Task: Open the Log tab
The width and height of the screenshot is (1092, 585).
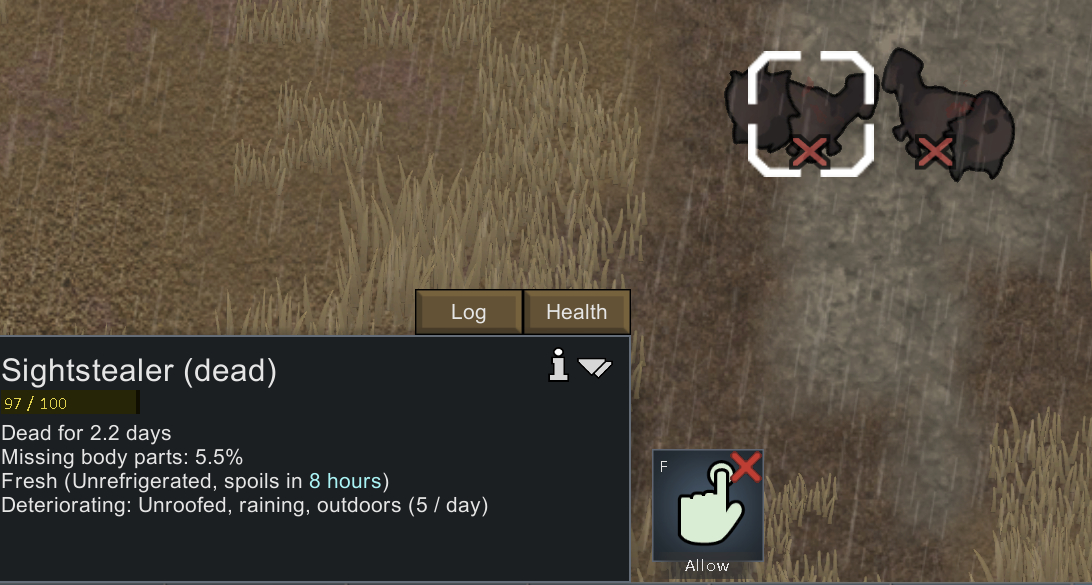Action: [468, 312]
